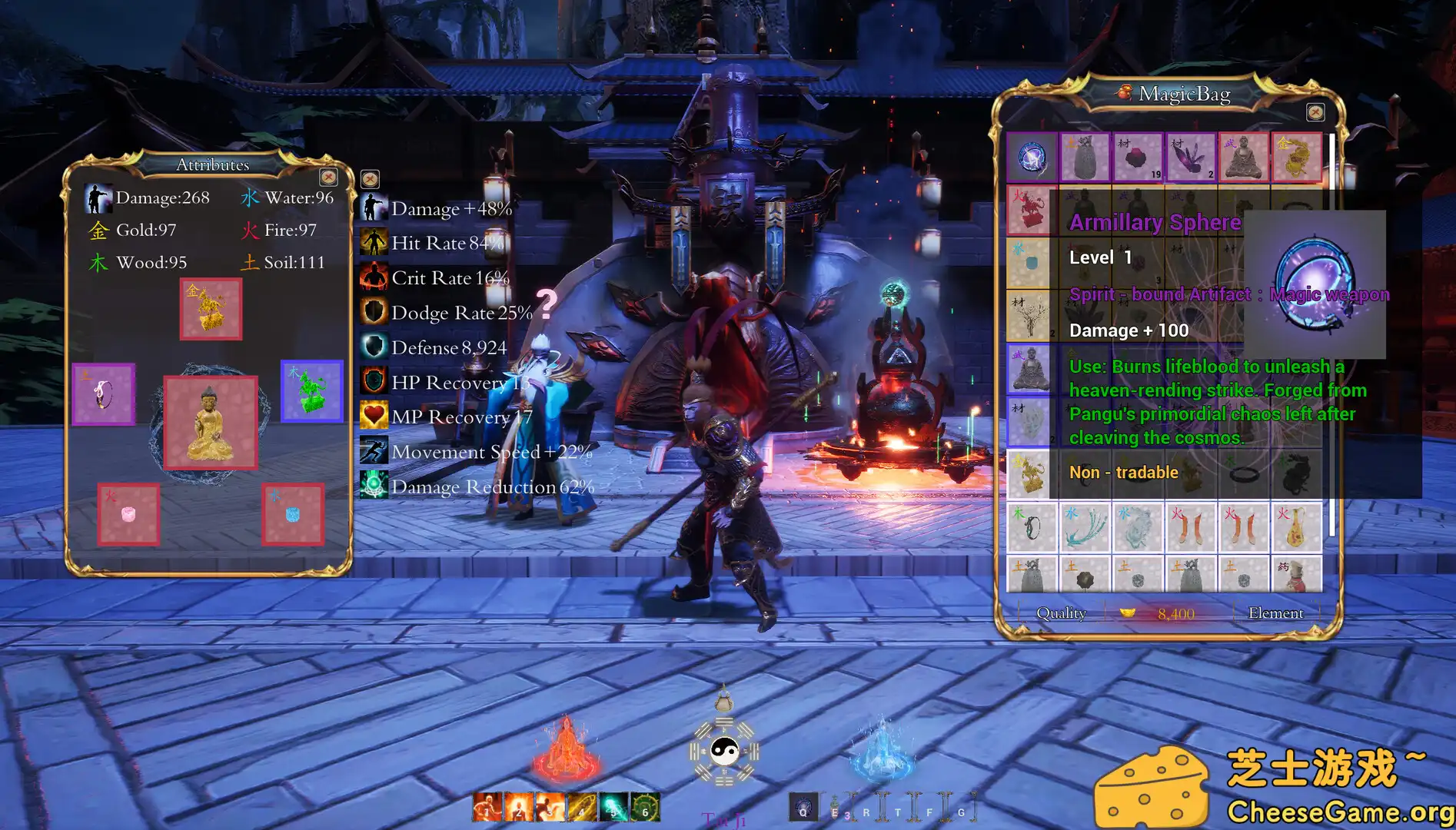Select the equipped green jade beast slot
The image size is (1456, 830).
pyautogui.click(x=311, y=391)
